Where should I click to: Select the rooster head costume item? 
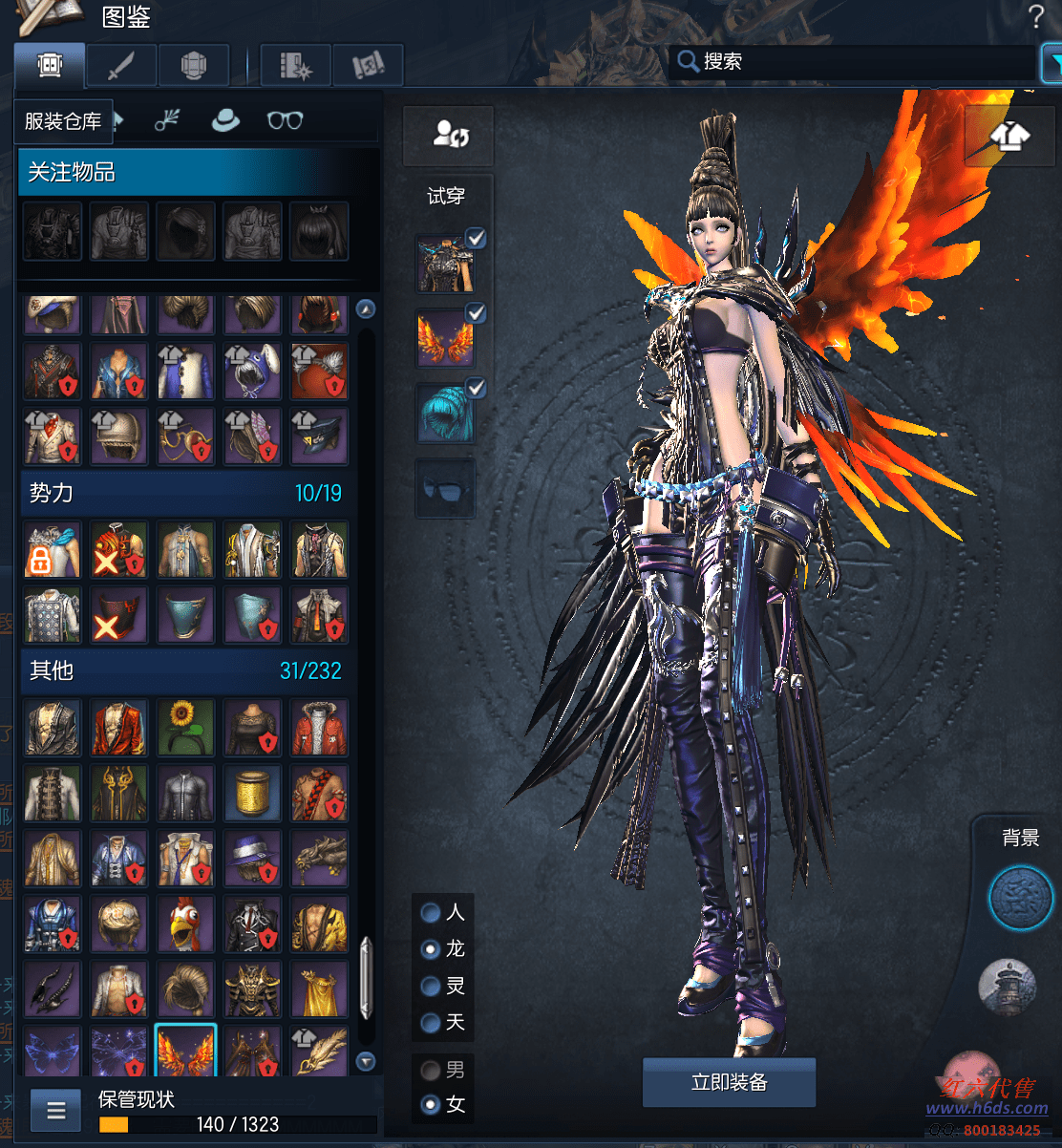(185, 923)
